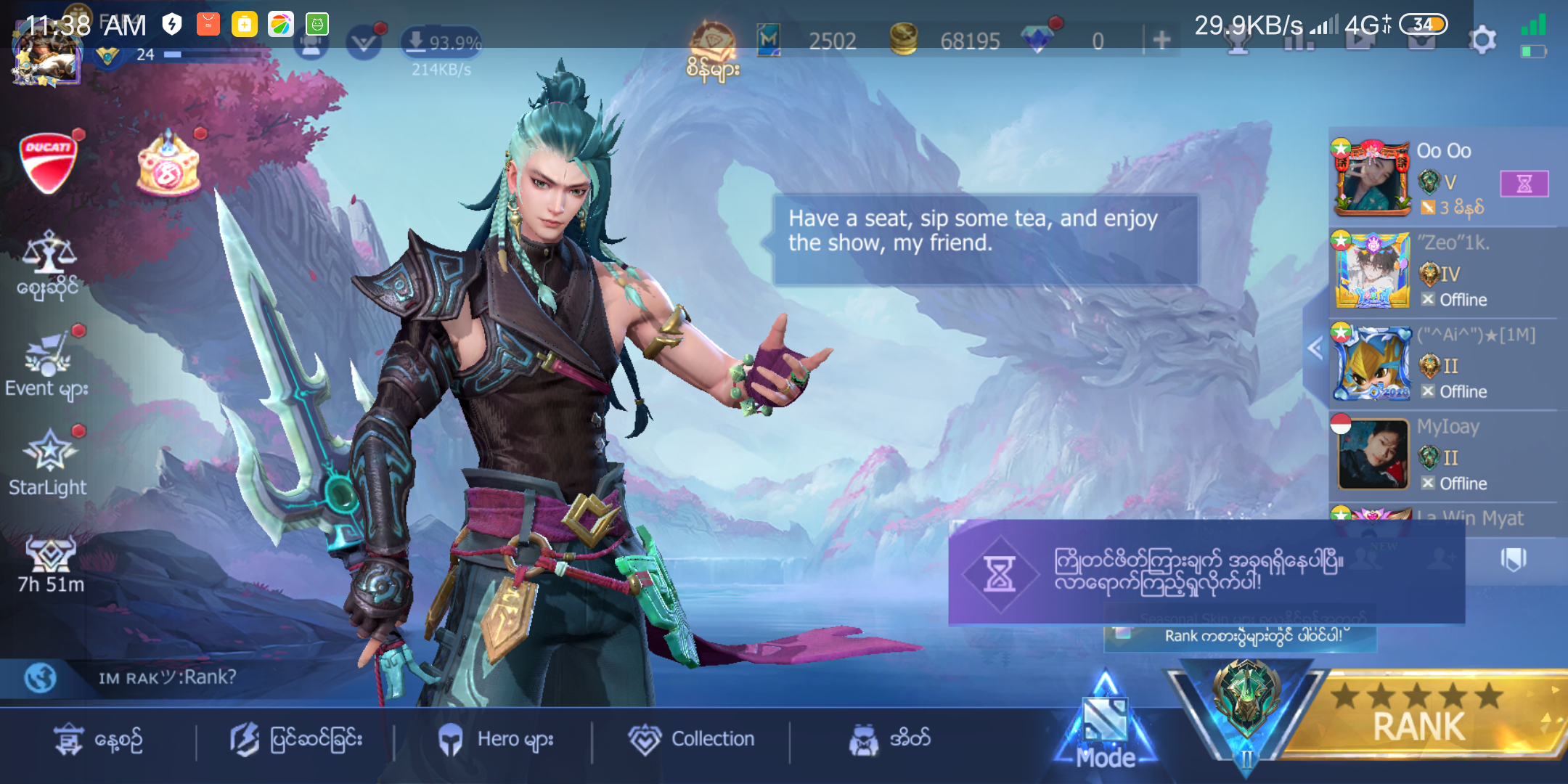This screenshot has width=1568, height=784.
Task: Tap the Ducati event badge
Action: point(48,163)
